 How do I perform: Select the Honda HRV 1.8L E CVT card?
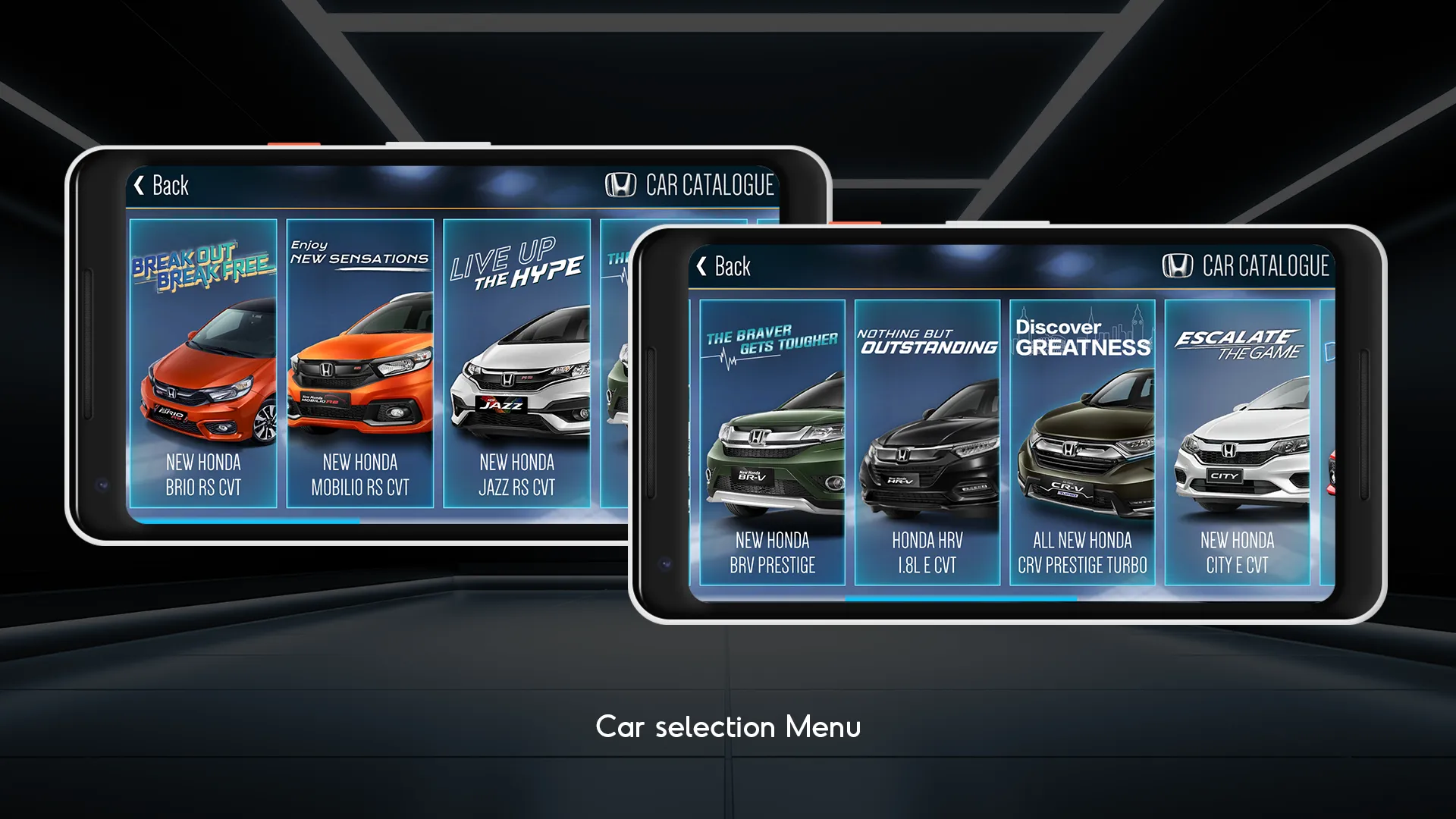point(927,443)
